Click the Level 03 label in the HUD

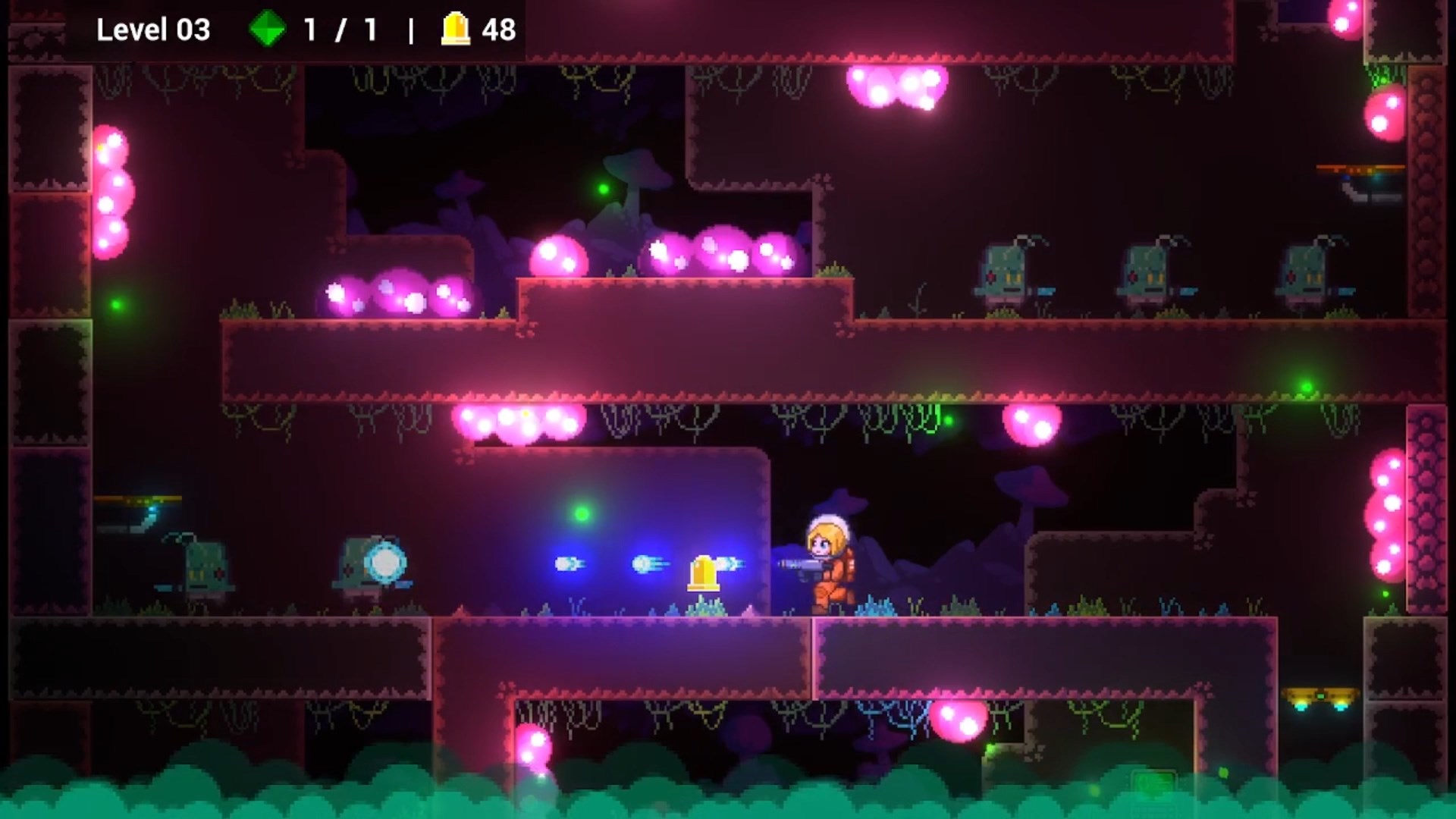pos(155,30)
